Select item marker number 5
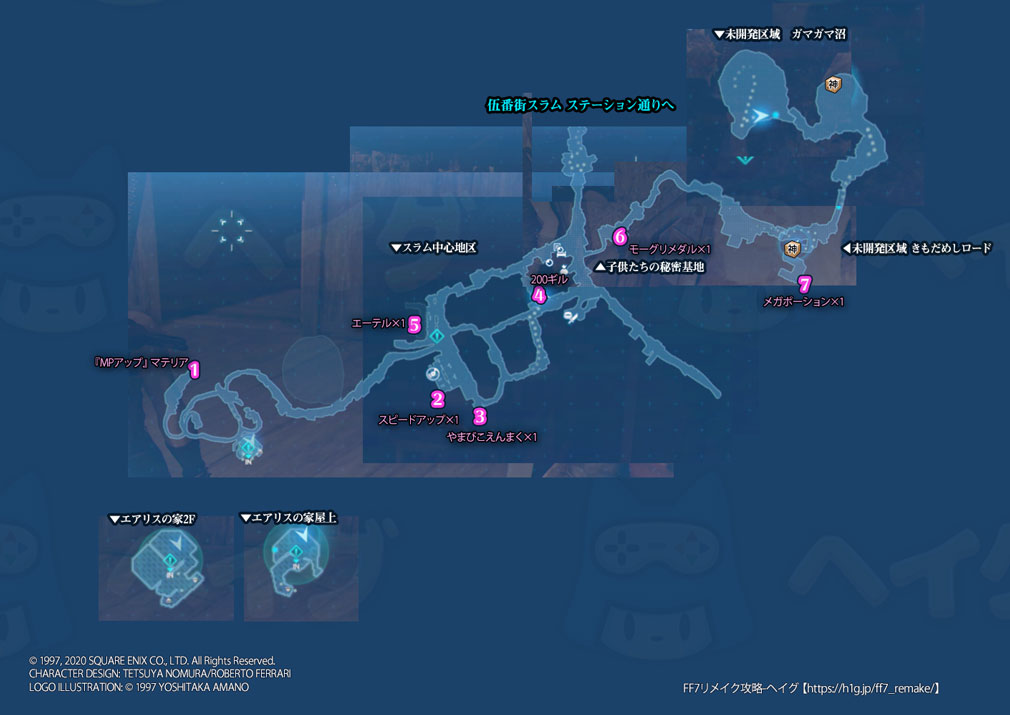1010x715 pixels. (x=414, y=324)
